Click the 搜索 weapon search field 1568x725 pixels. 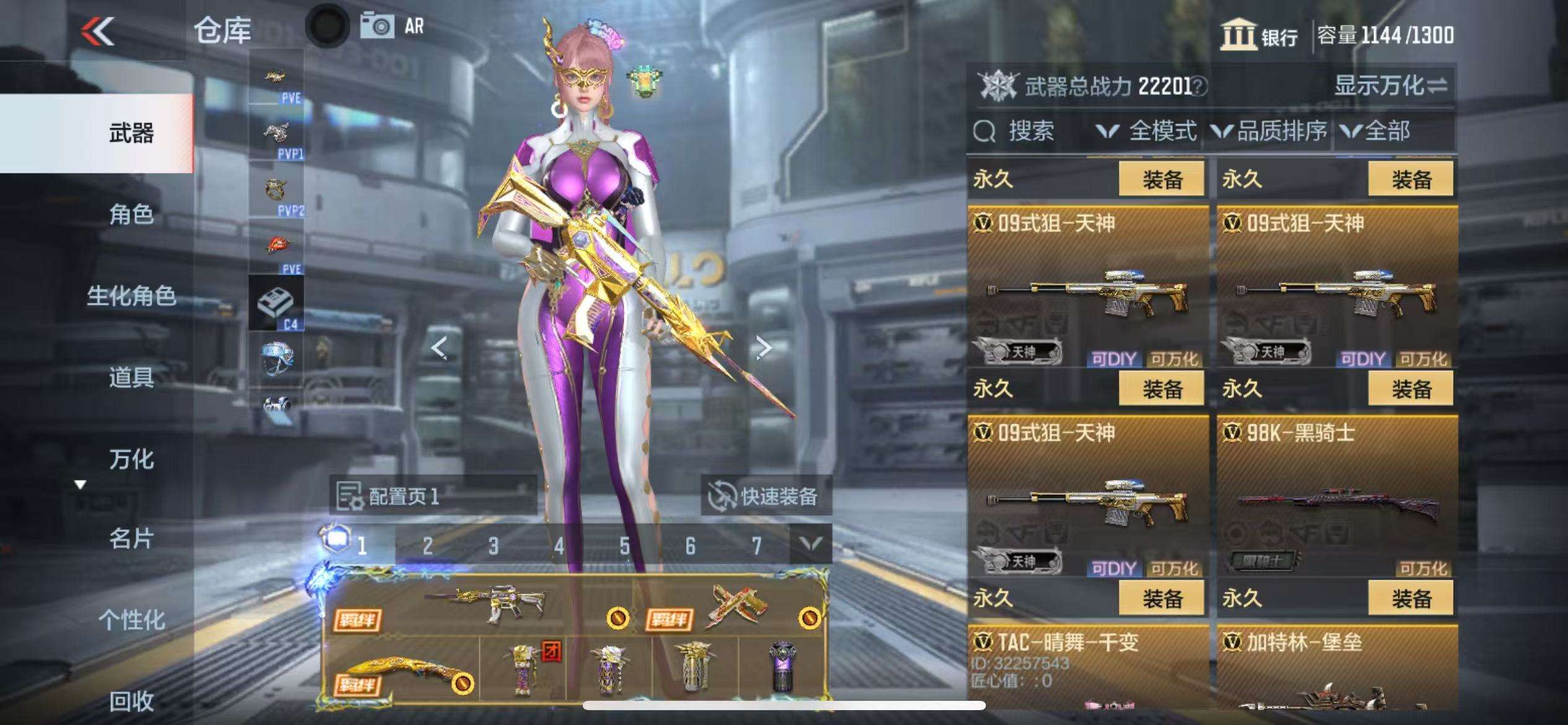click(1030, 131)
